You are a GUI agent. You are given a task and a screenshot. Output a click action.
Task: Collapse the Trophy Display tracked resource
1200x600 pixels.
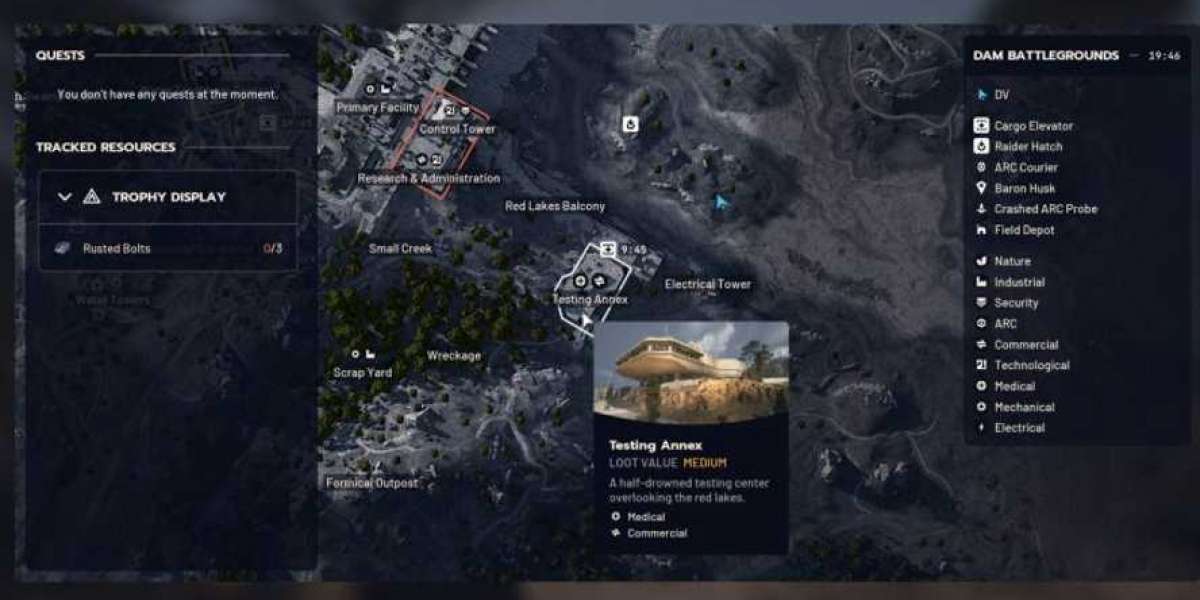pyautogui.click(x=65, y=197)
